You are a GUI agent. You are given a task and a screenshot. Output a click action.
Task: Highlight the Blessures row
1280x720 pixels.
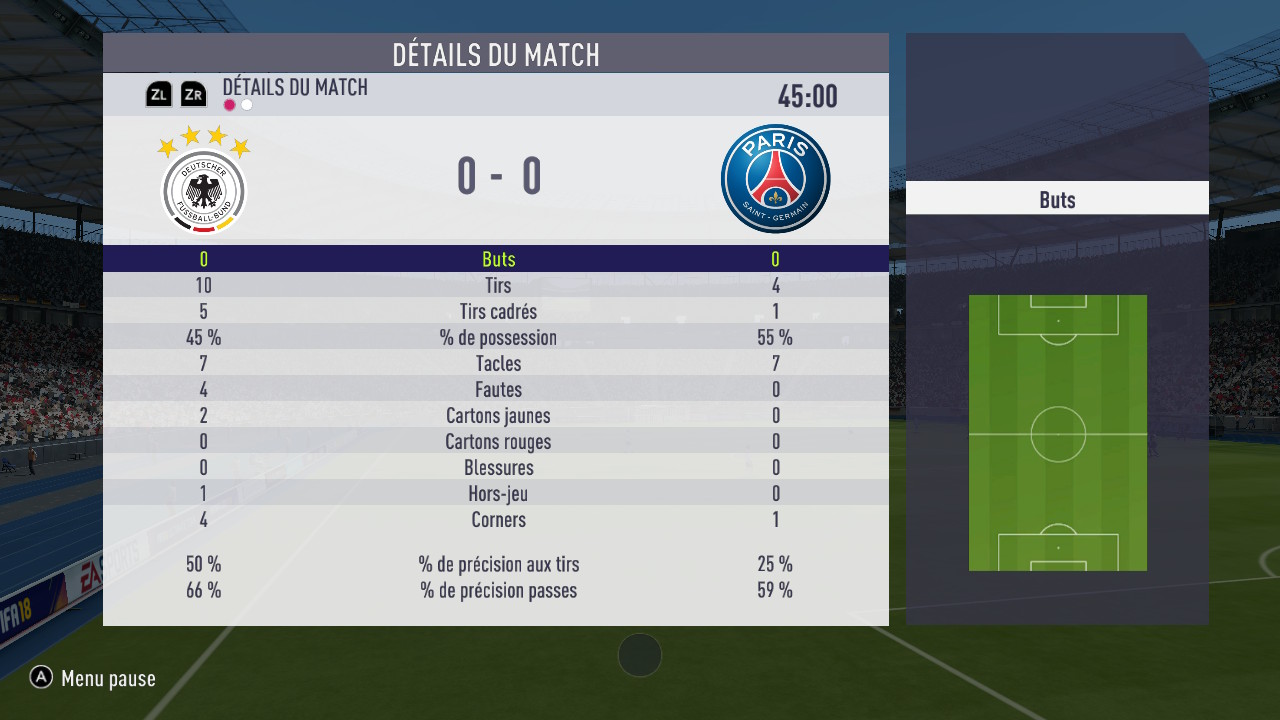[x=497, y=468]
